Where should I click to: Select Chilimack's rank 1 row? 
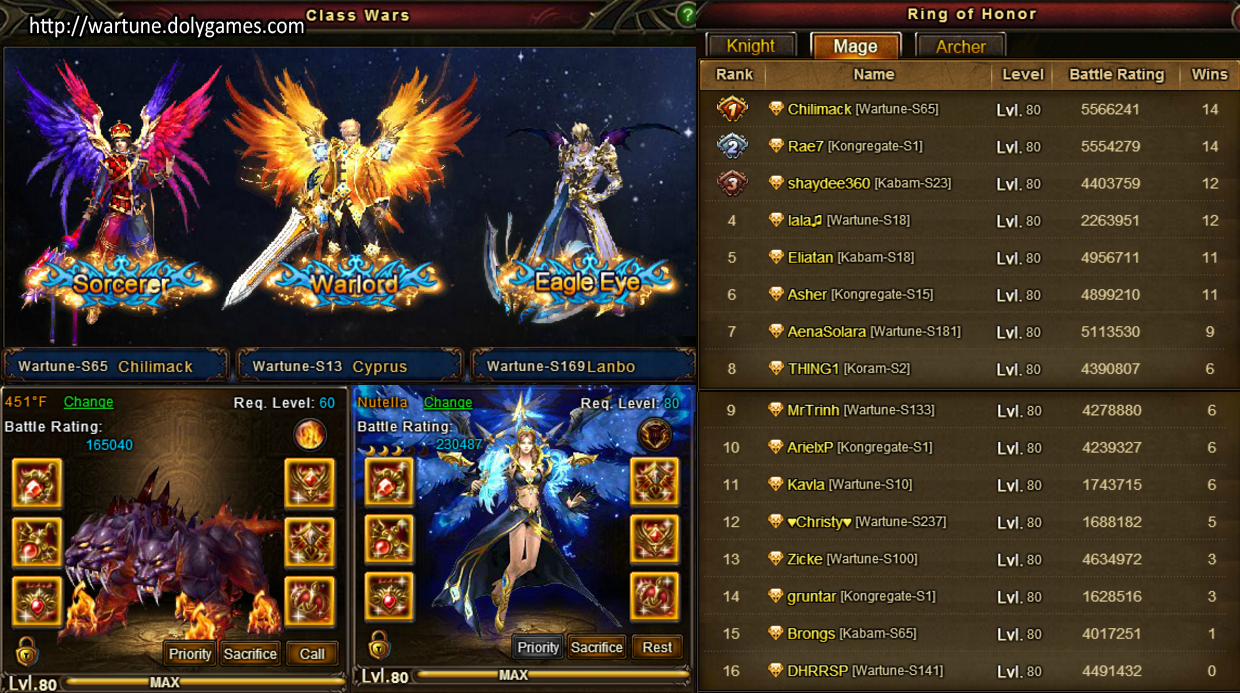(968, 109)
